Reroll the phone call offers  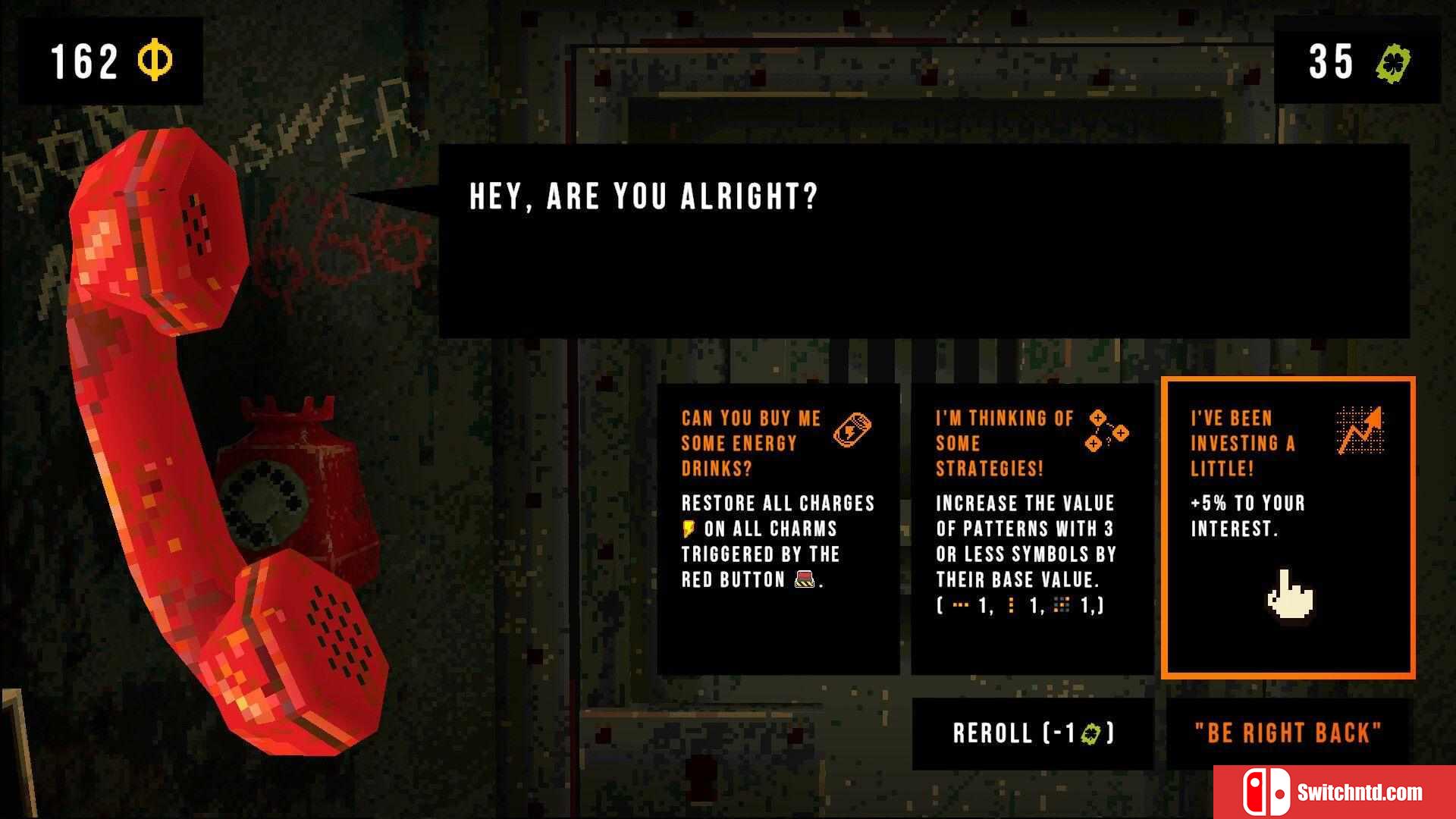click(x=1032, y=733)
